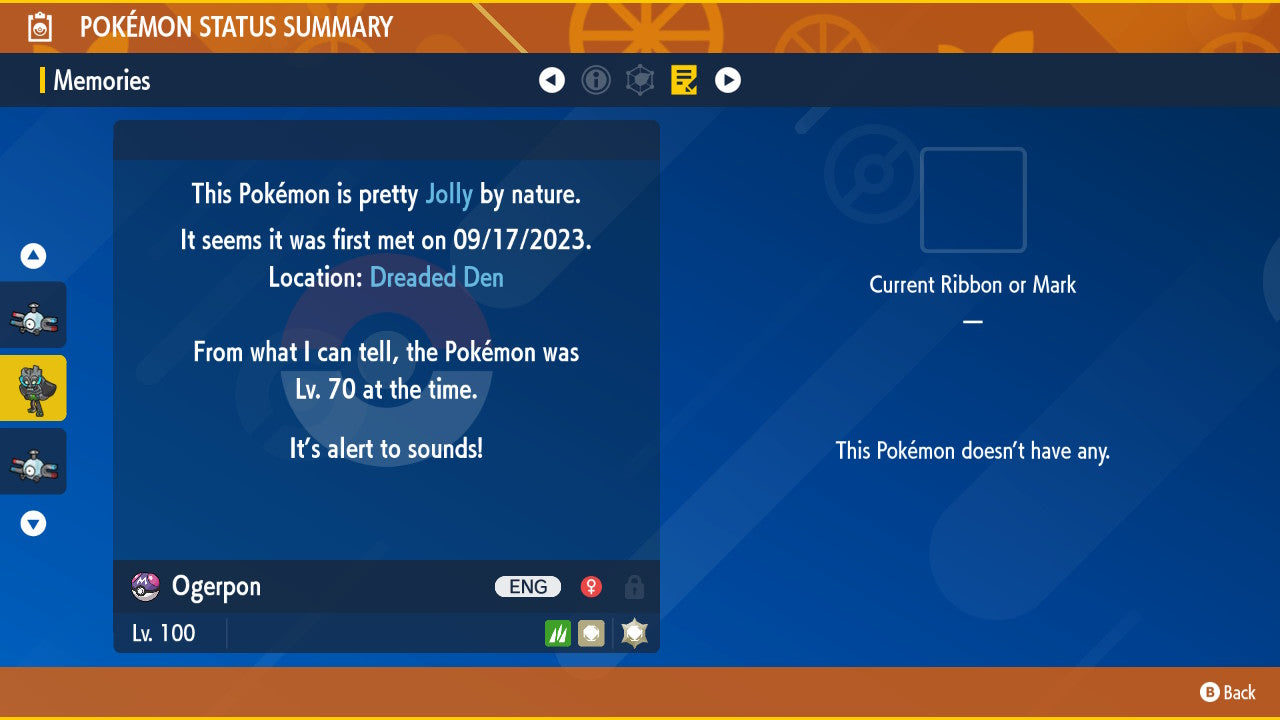Click the empty Current Ribbon or Mark slot
The height and width of the screenshot is (720, 1280).
click(x=972, y=200)
